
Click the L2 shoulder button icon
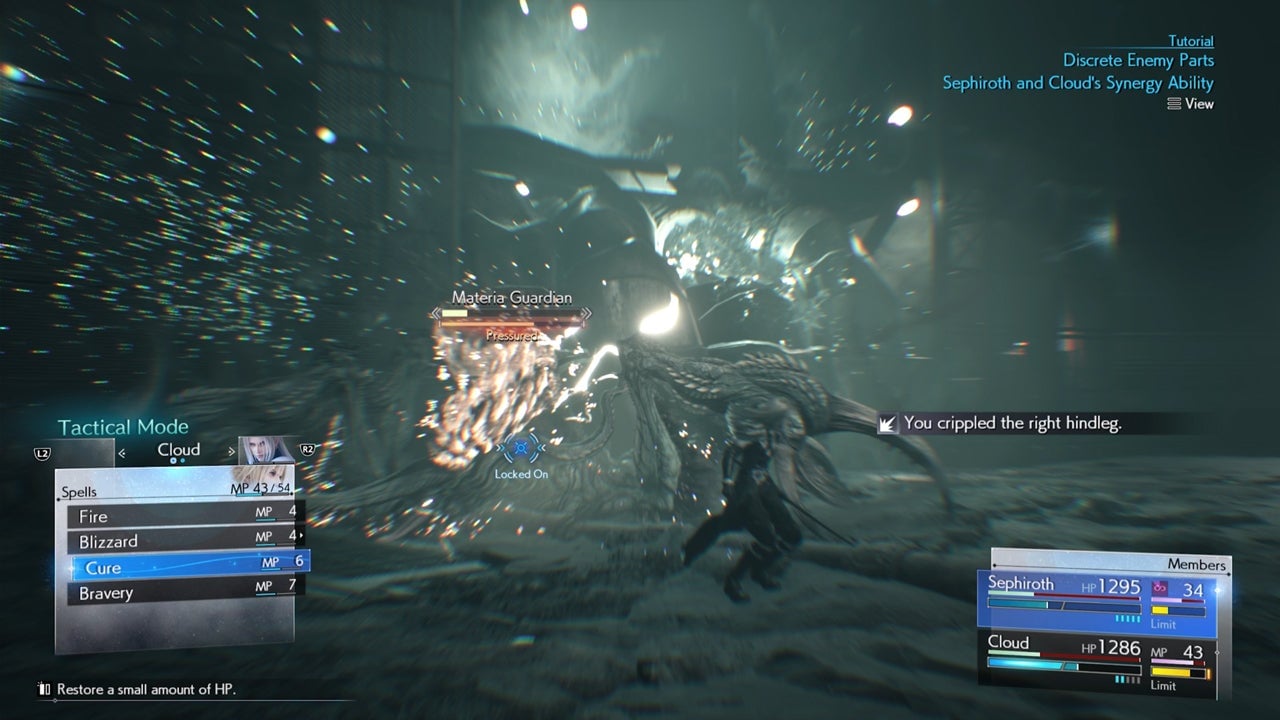tap(42, 452)
